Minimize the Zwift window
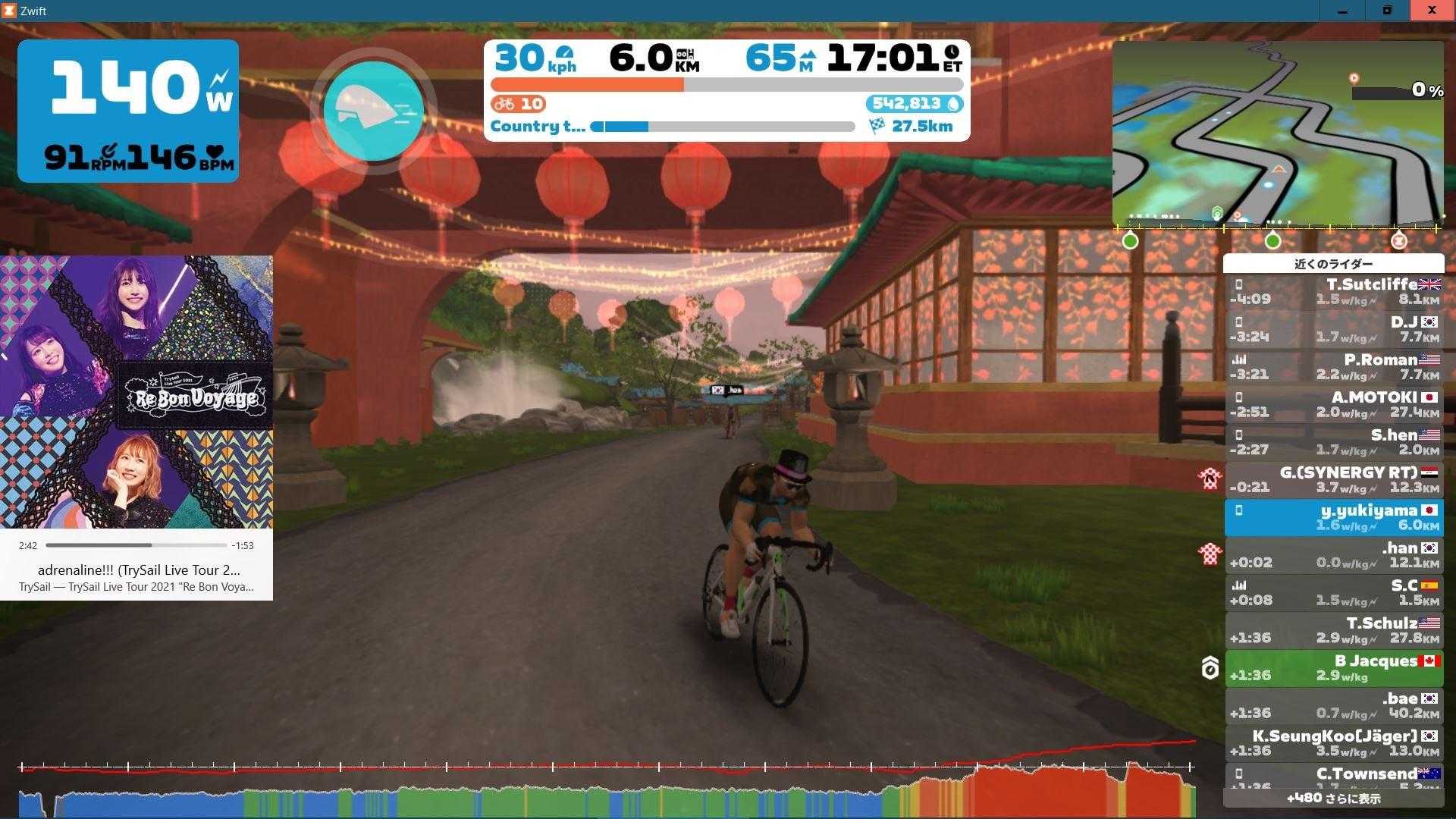The width and height of the screenshot is (1456, 819). coord(1342,11)
